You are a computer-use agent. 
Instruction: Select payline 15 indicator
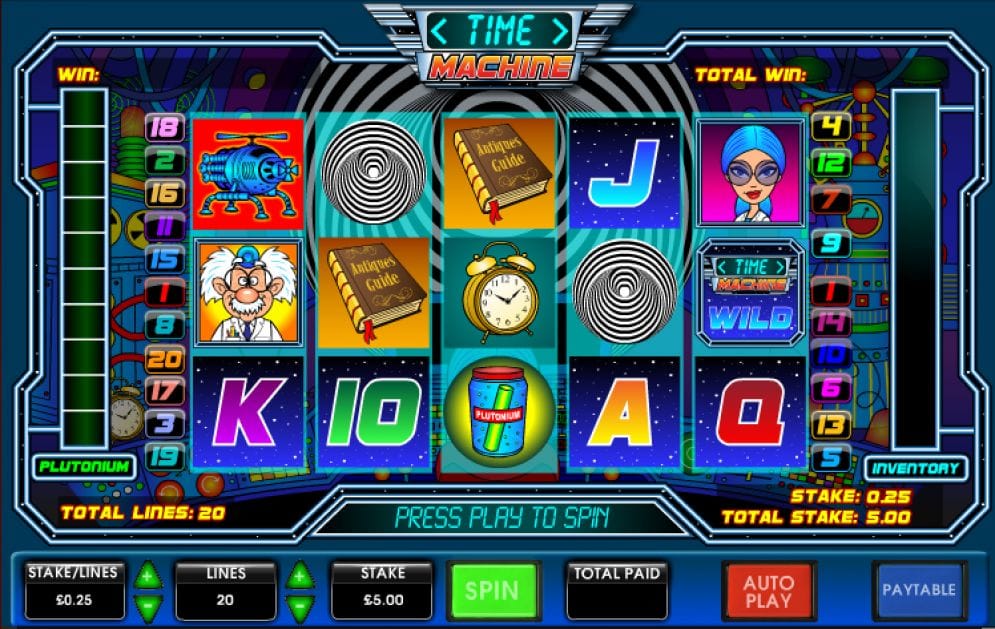tap(163, 259)
